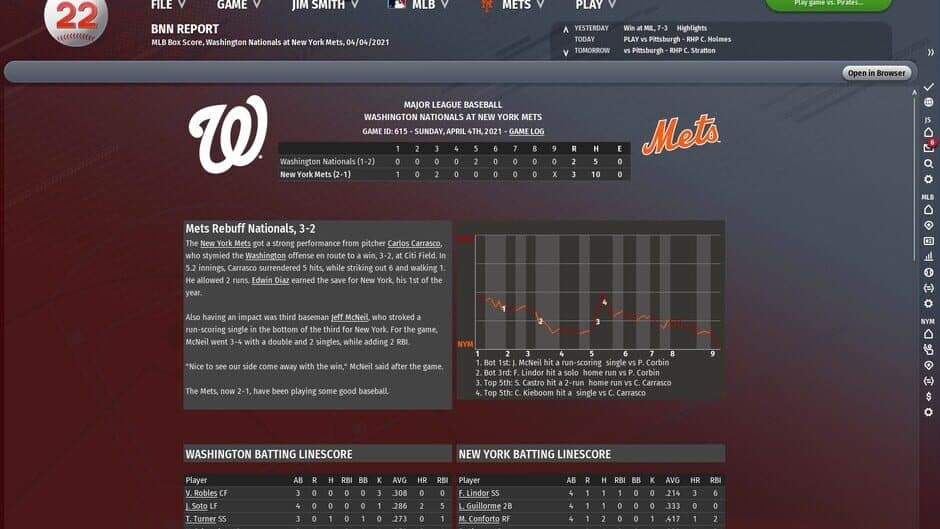View yesterday's game Highlights
940x529 pixels.
click(691, 28)
